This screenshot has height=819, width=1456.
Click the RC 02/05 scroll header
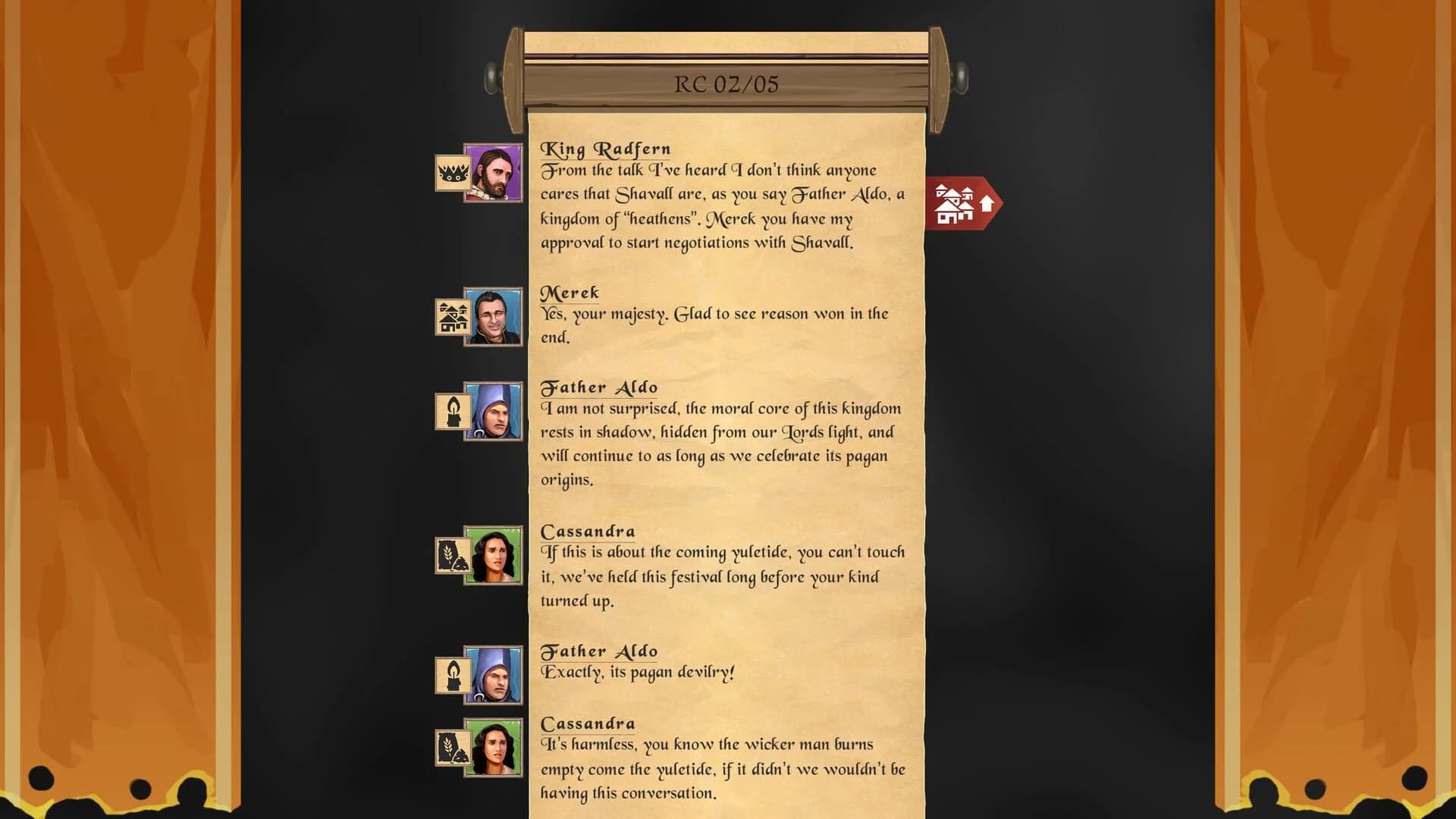coord(727,85)
